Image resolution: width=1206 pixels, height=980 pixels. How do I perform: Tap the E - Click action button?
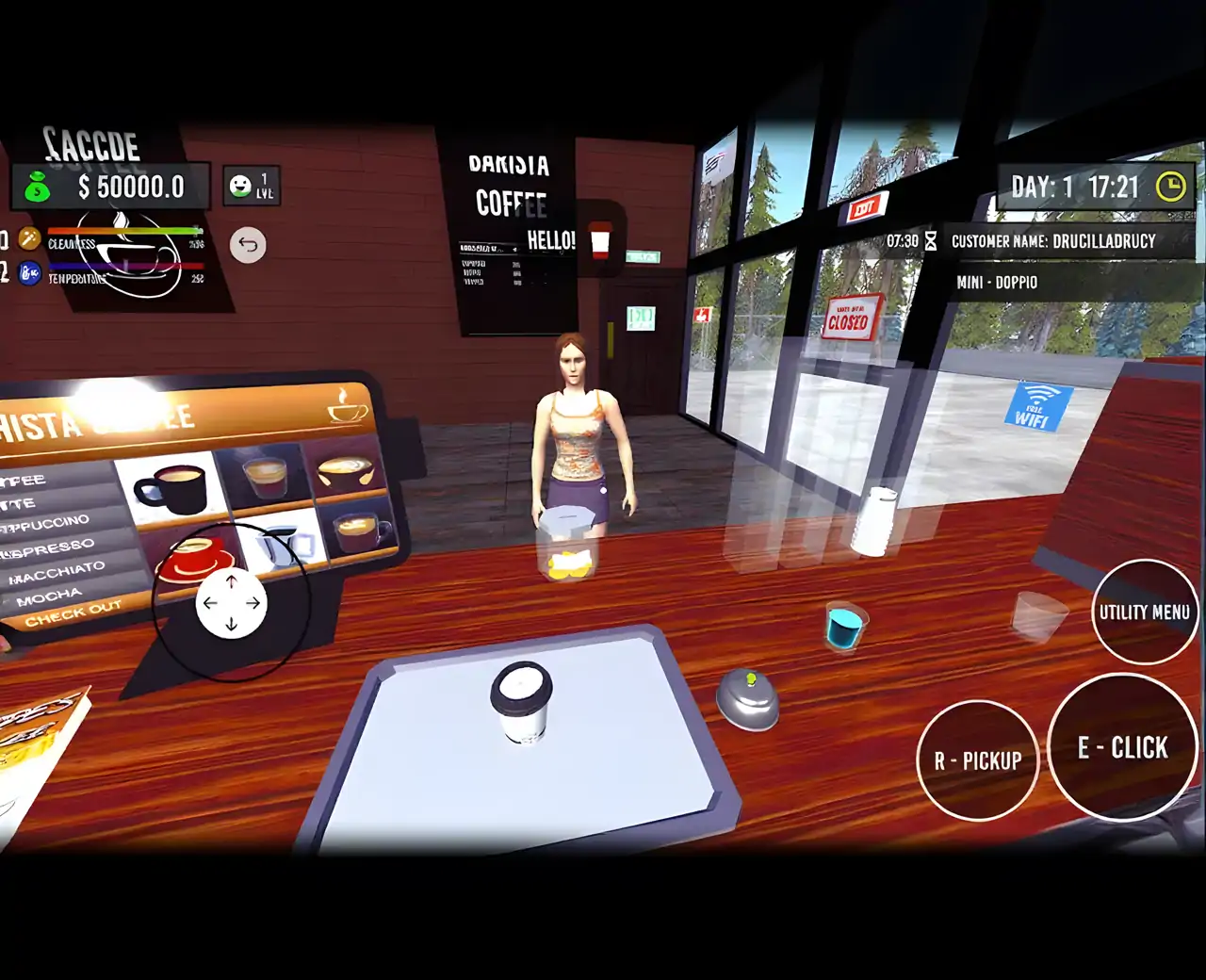1122,747
